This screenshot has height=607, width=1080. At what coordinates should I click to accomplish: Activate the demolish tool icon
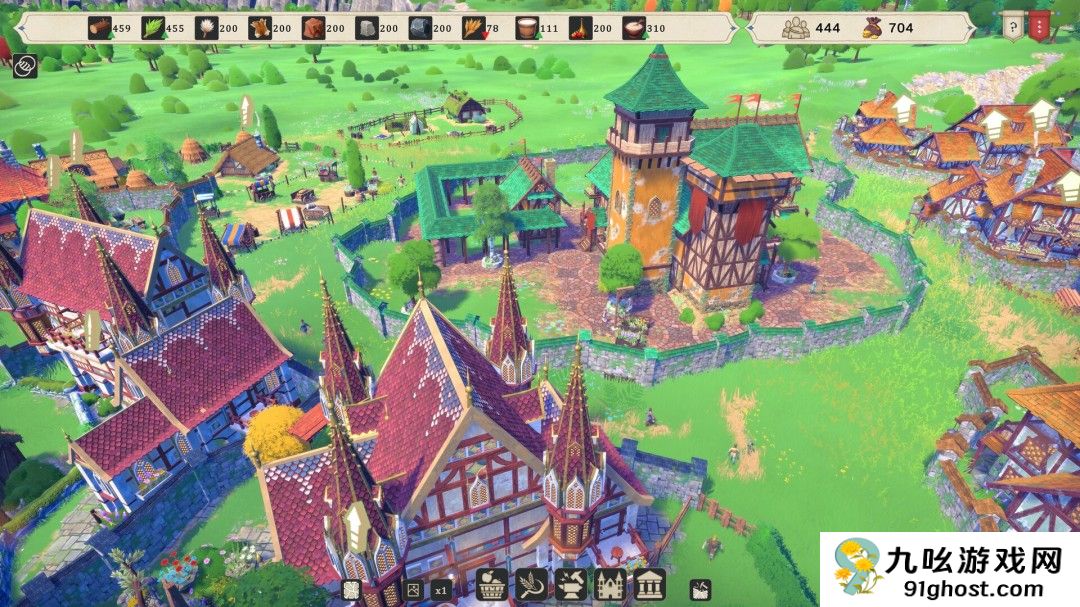702,589
